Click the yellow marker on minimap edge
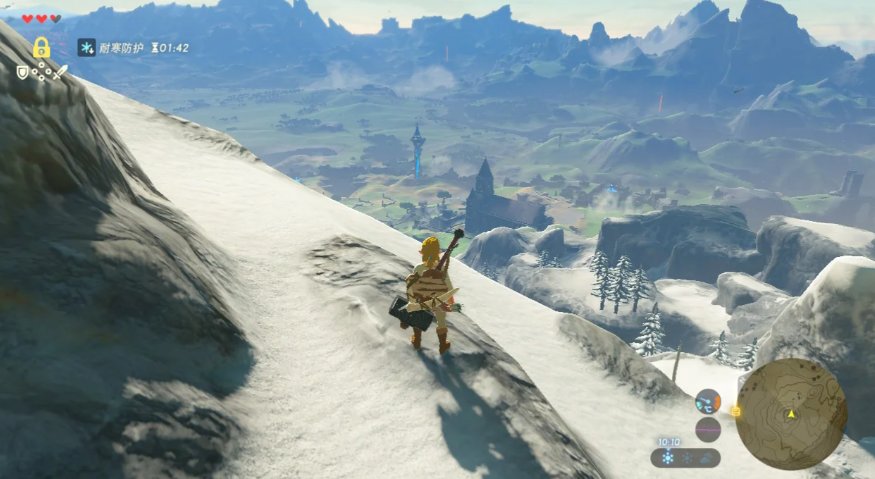Viewport: 875px width, 479px height. 736,410
